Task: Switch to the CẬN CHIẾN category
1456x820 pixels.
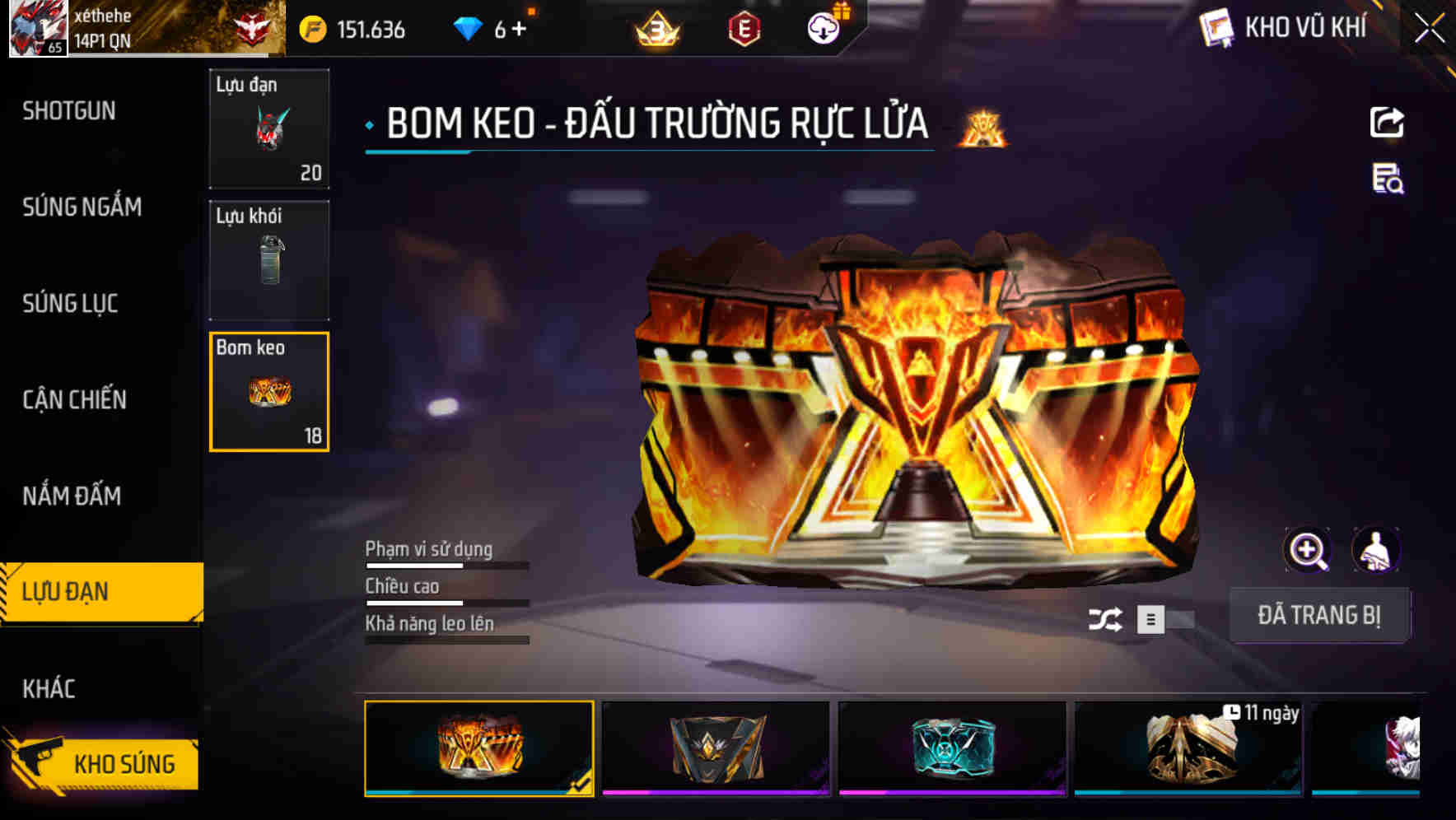Action: [75, 400]
